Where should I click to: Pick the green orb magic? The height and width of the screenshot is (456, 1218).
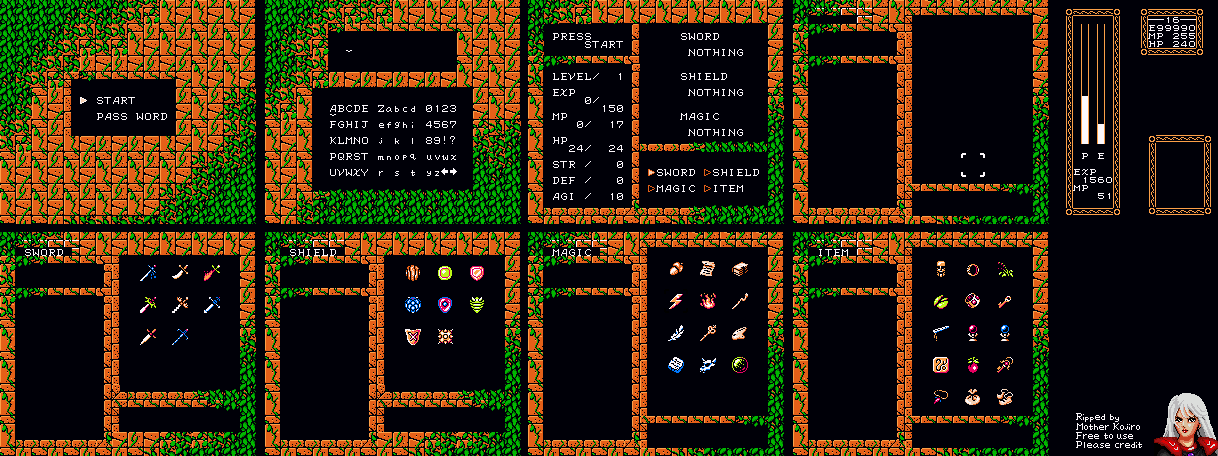click(740, 365)
